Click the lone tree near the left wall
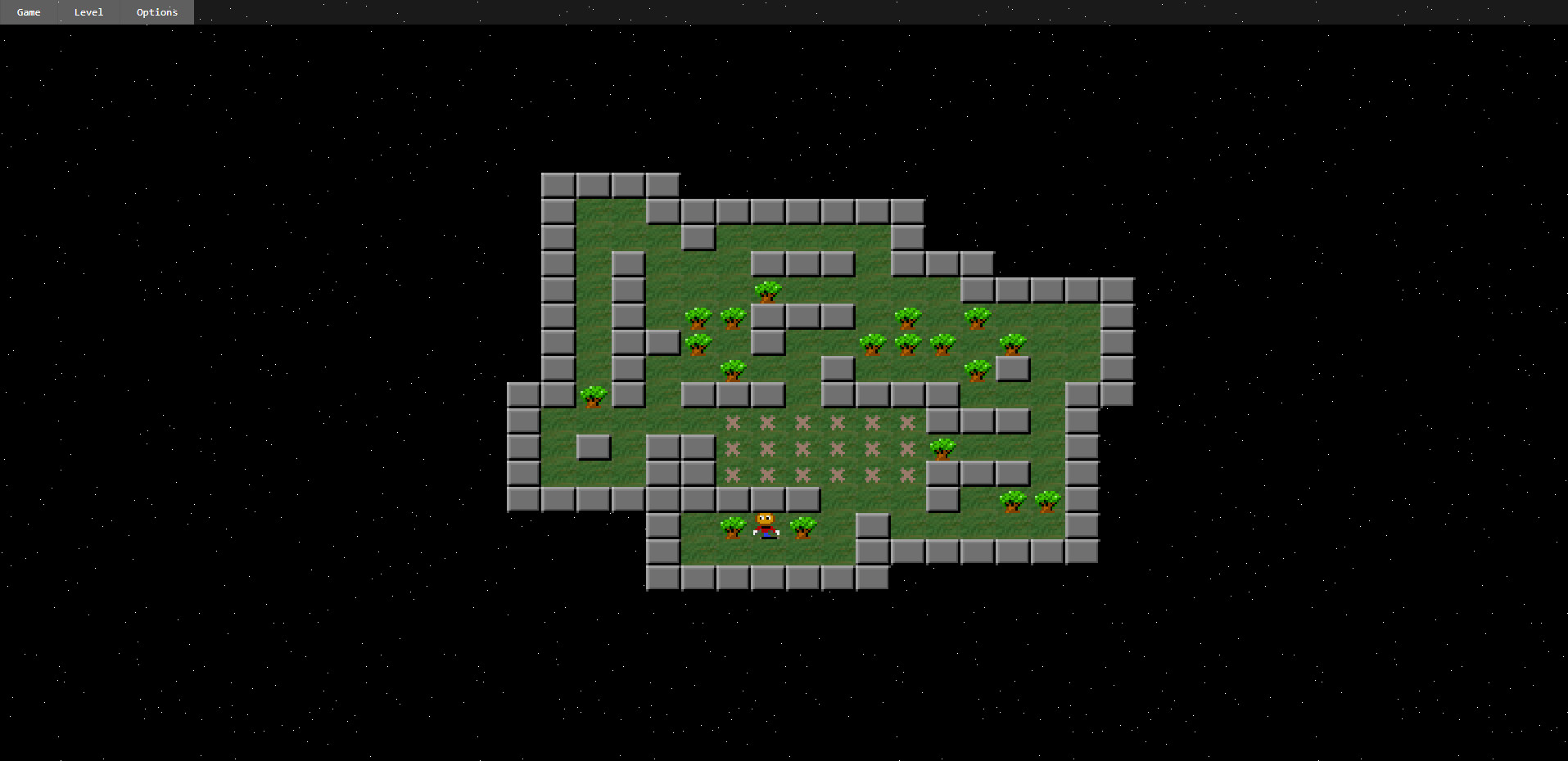Screen dimensions: 1568x761 click(593, 398)
